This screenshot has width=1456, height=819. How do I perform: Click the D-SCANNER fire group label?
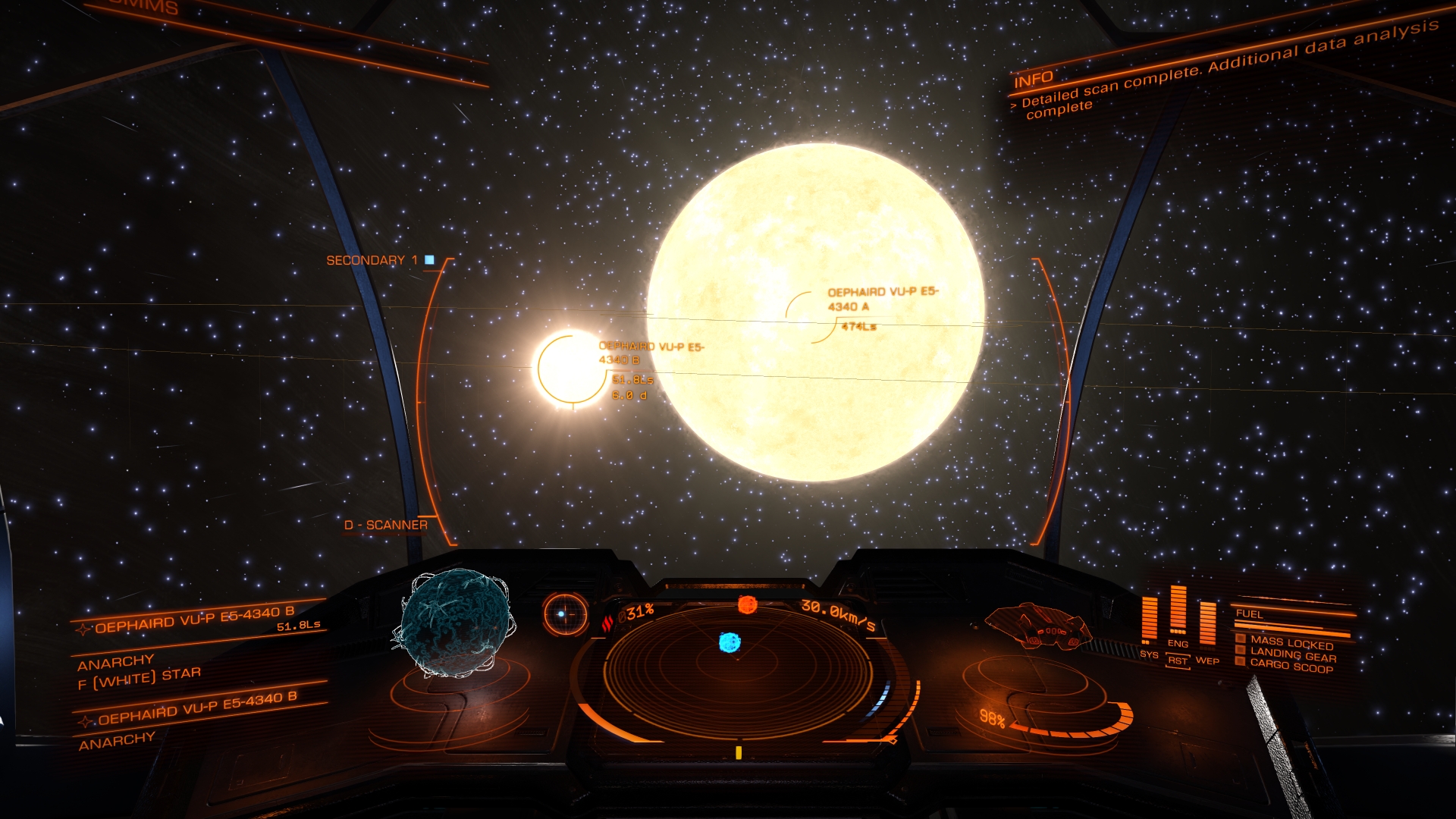point(385,525)
